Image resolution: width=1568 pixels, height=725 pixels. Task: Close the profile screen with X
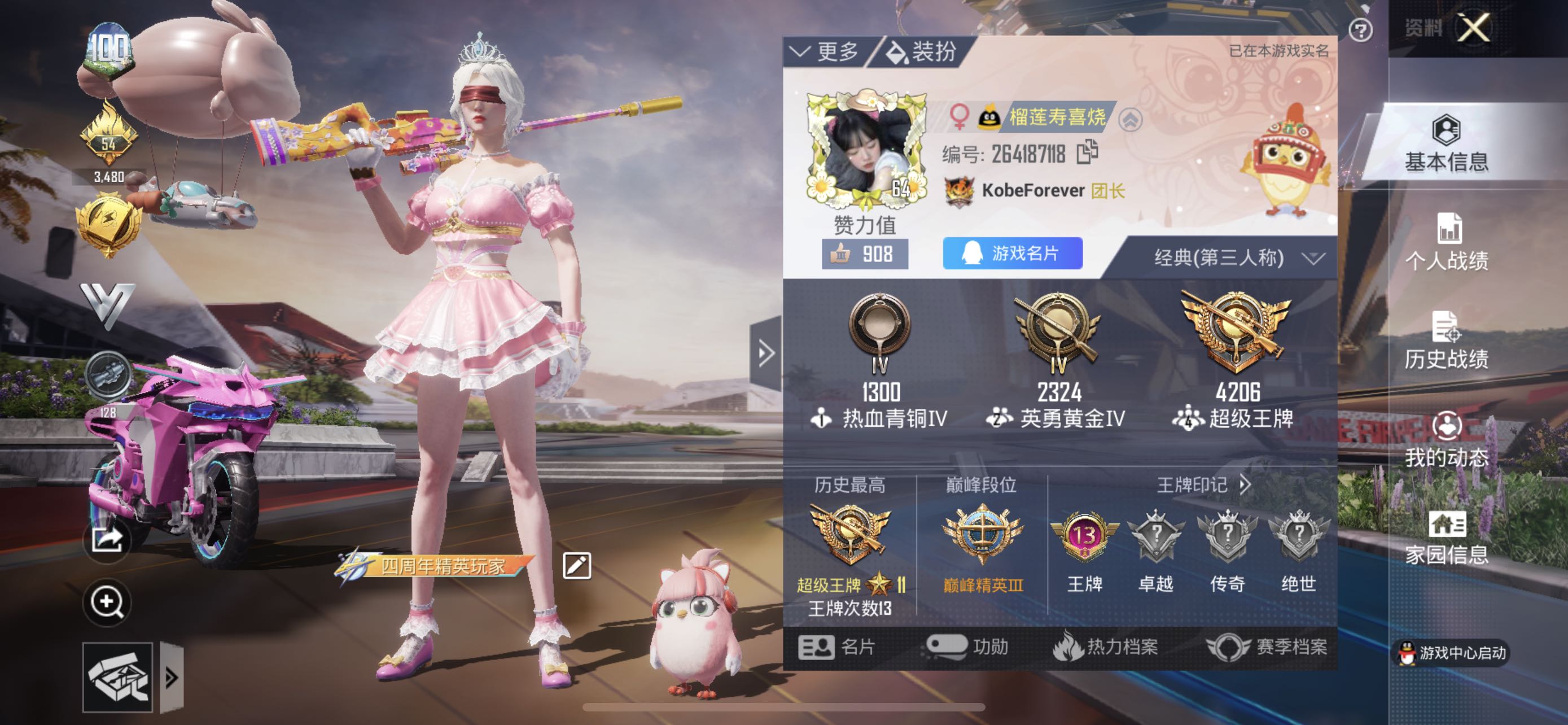tap(1473, 28)
